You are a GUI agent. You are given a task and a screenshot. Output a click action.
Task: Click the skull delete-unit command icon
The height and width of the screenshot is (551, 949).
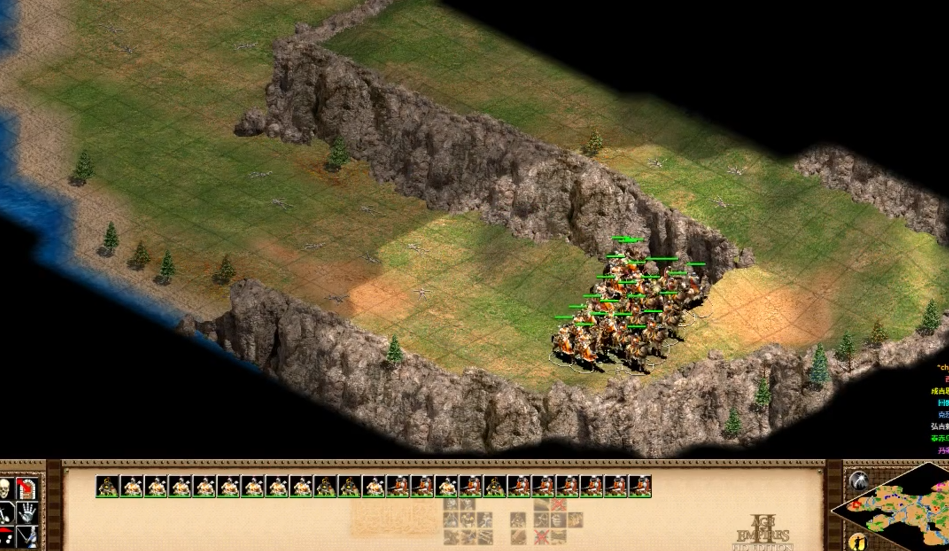7,488
